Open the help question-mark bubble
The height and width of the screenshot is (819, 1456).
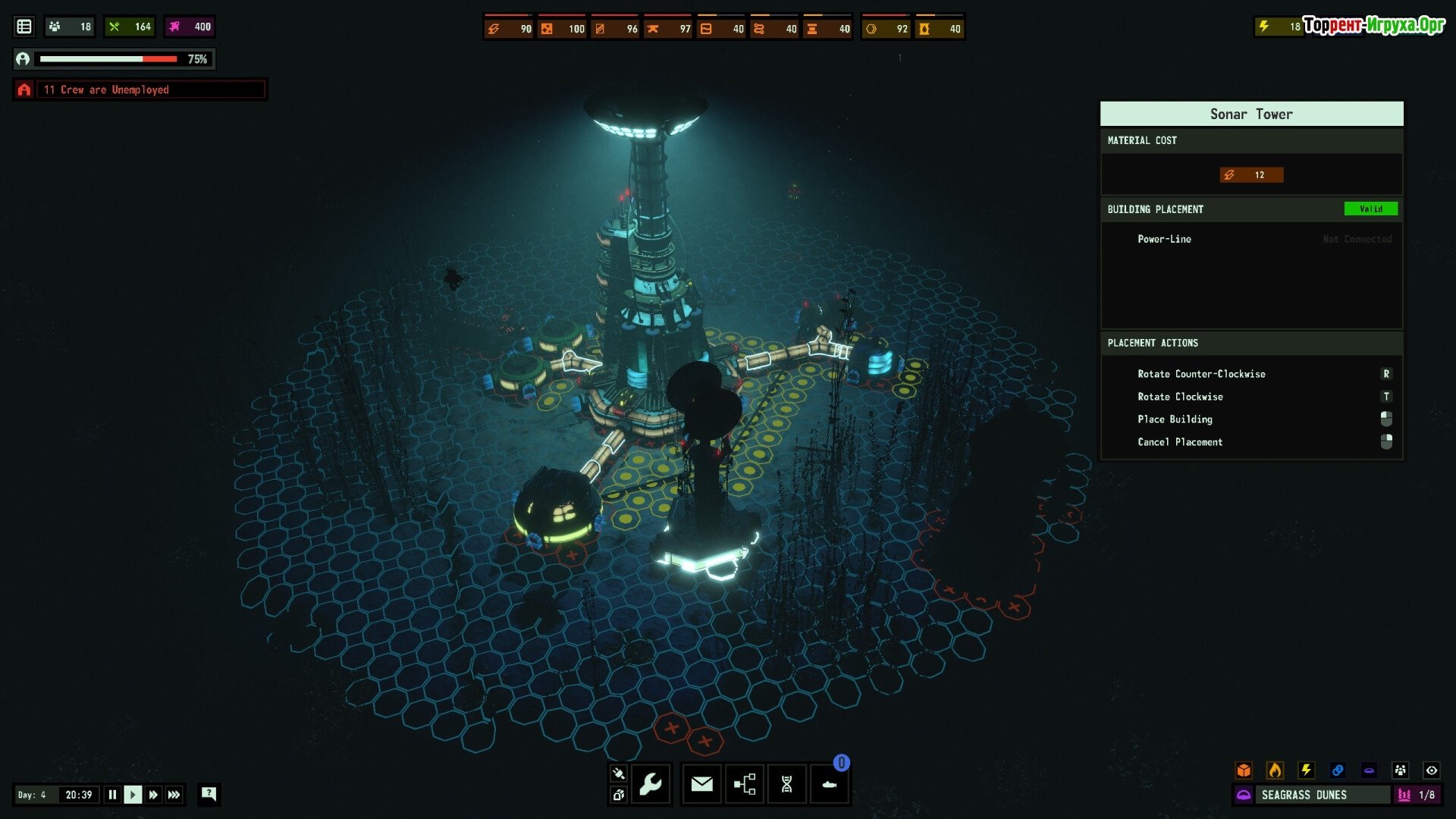point(209,794)
